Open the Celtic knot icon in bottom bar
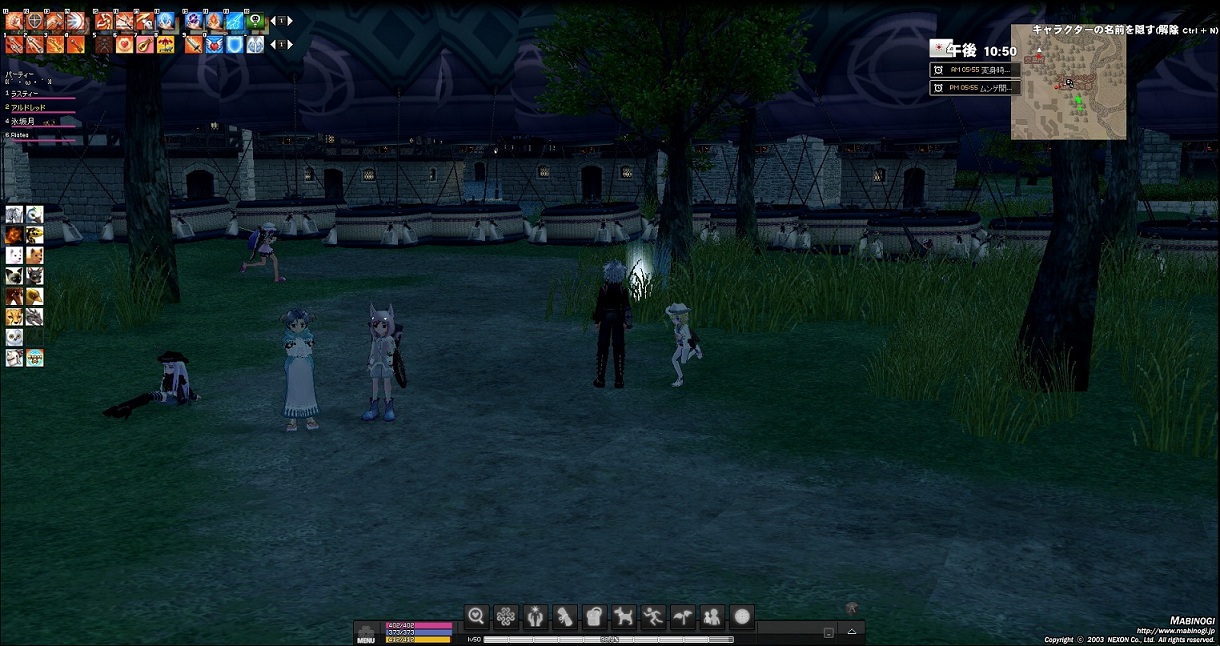 tap(506, 616)
